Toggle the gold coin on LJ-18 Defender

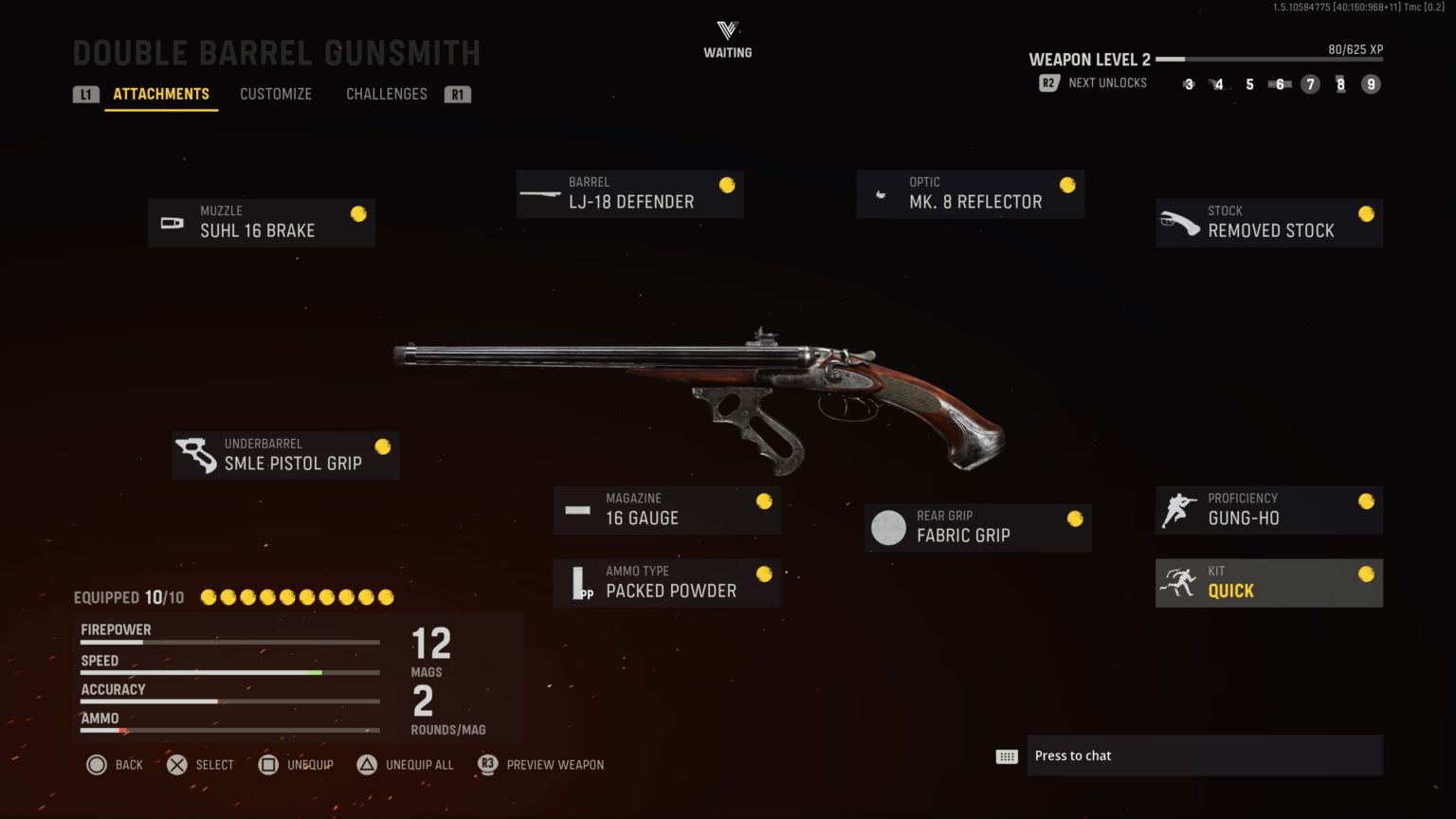click(x=726, y=186)
